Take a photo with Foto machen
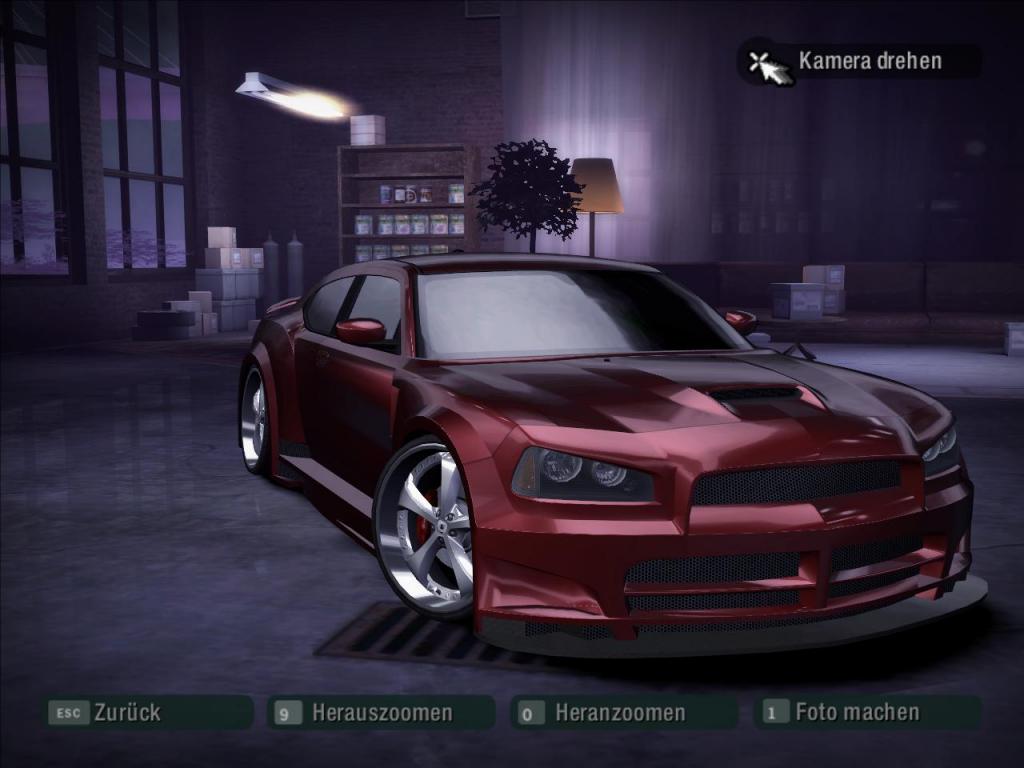Image resolution: width=1024 pixels, height=768 pixels. 856,712
